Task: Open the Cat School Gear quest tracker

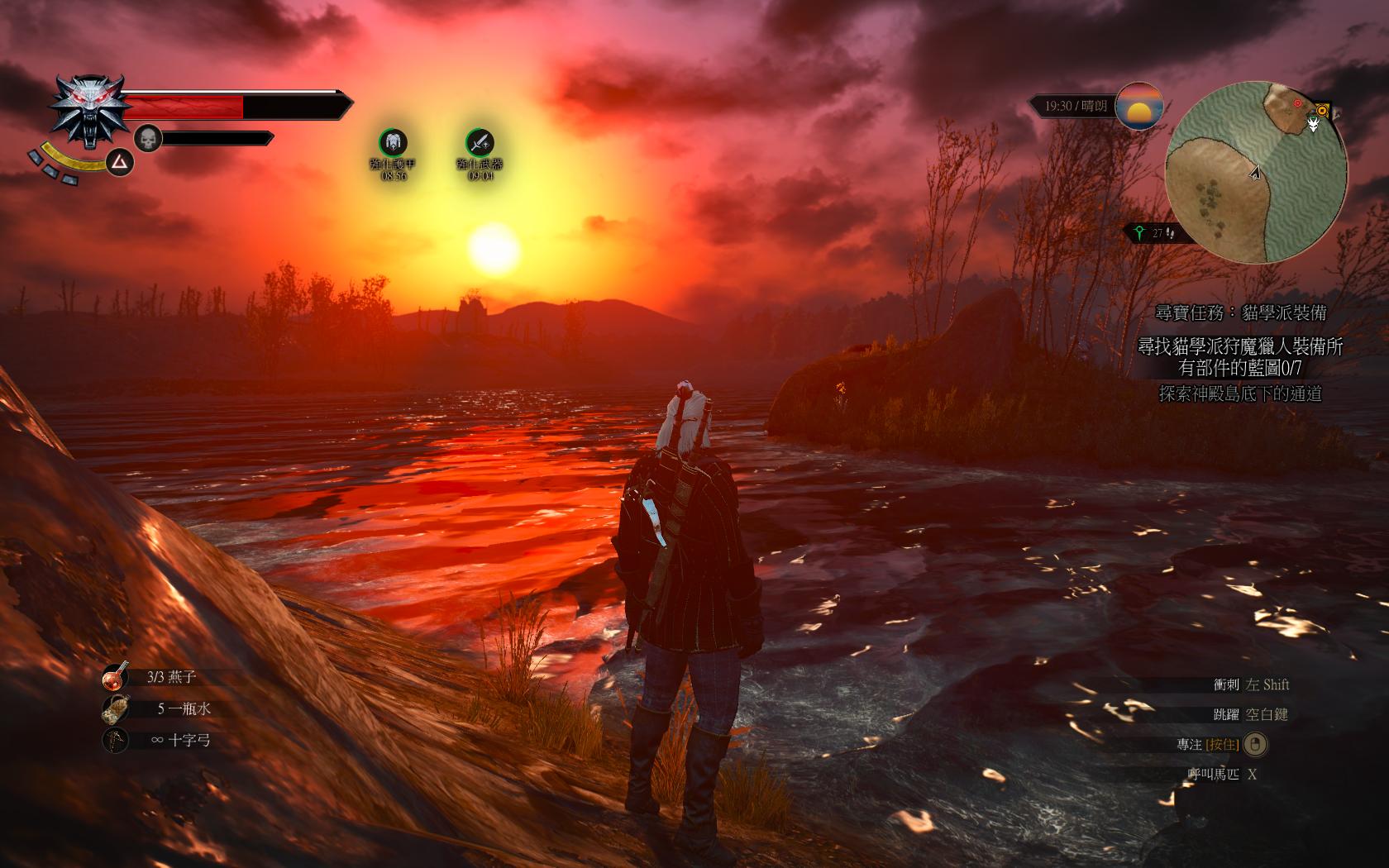Action: tap(1240, 312)
